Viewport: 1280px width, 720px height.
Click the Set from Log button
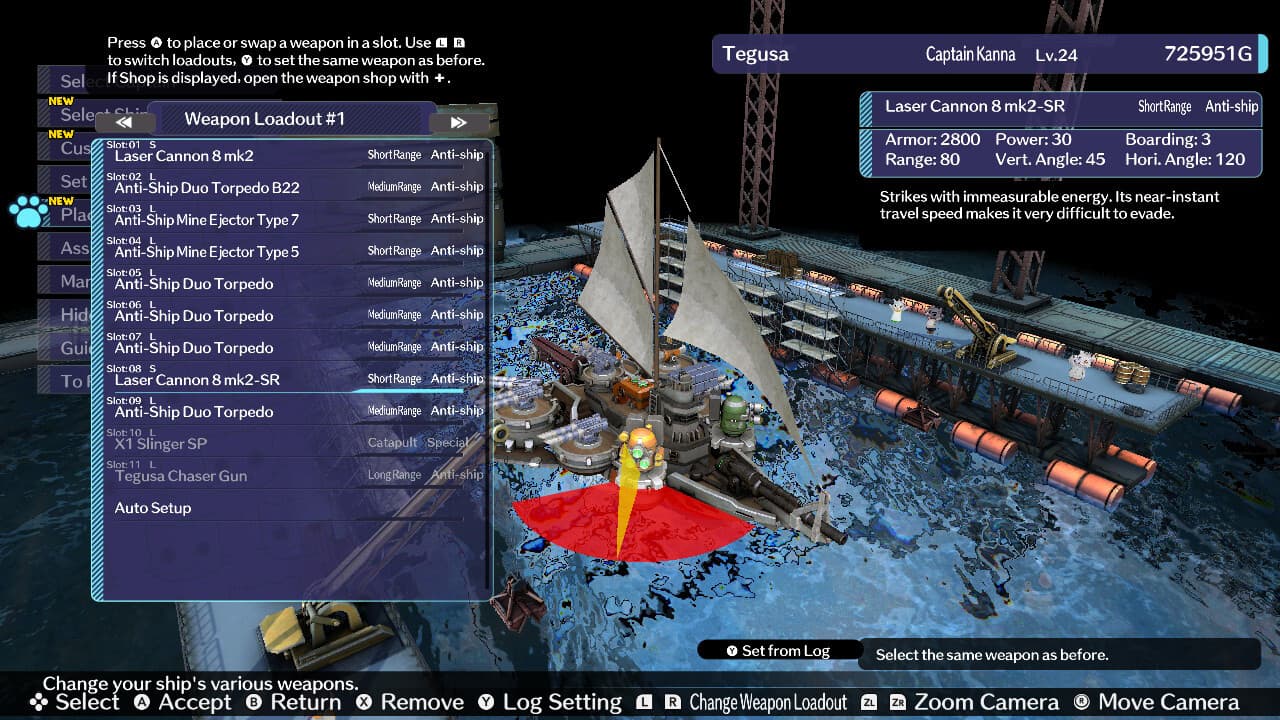point(780,650)
